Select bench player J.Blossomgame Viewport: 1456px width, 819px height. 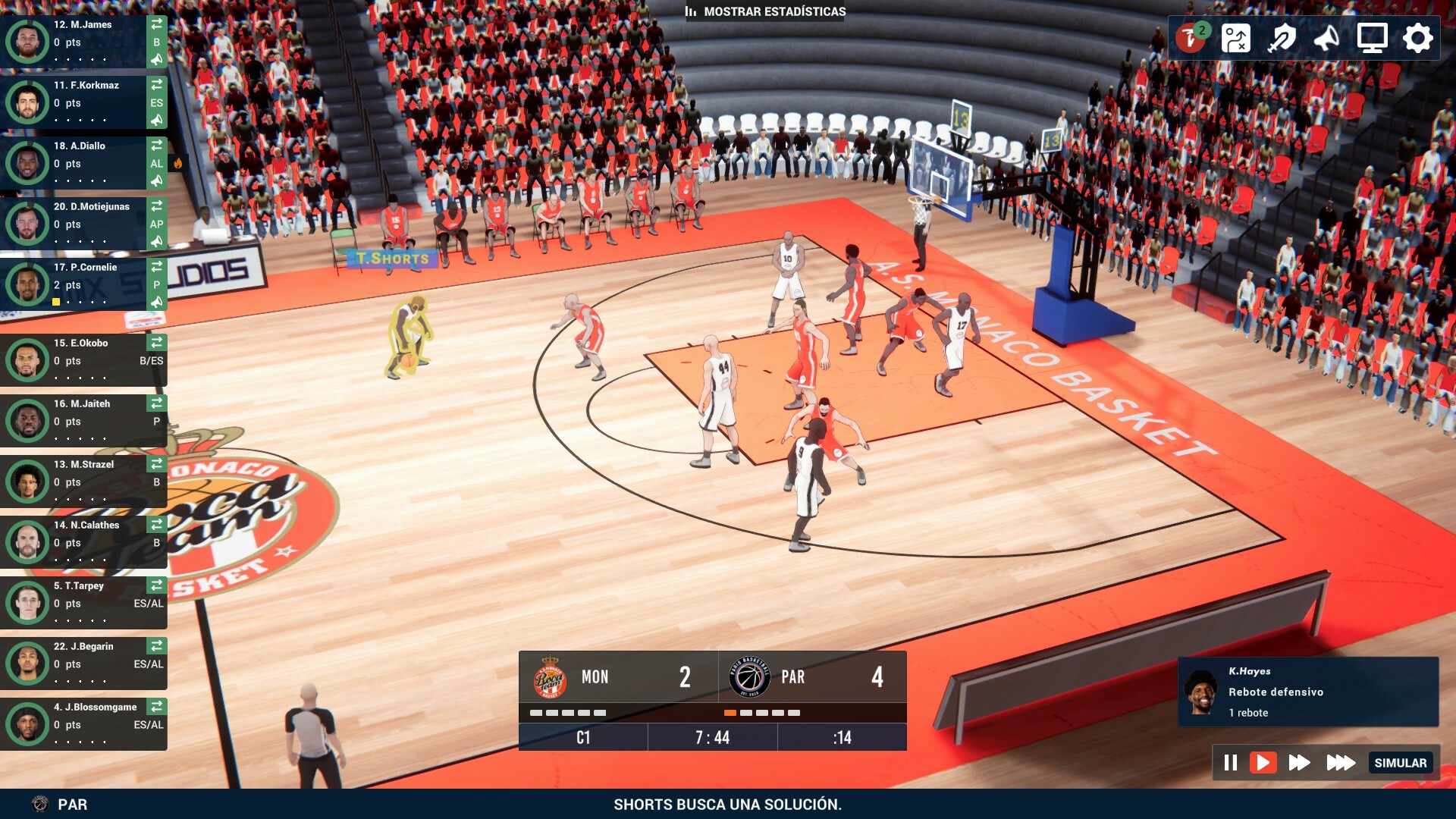83,723
